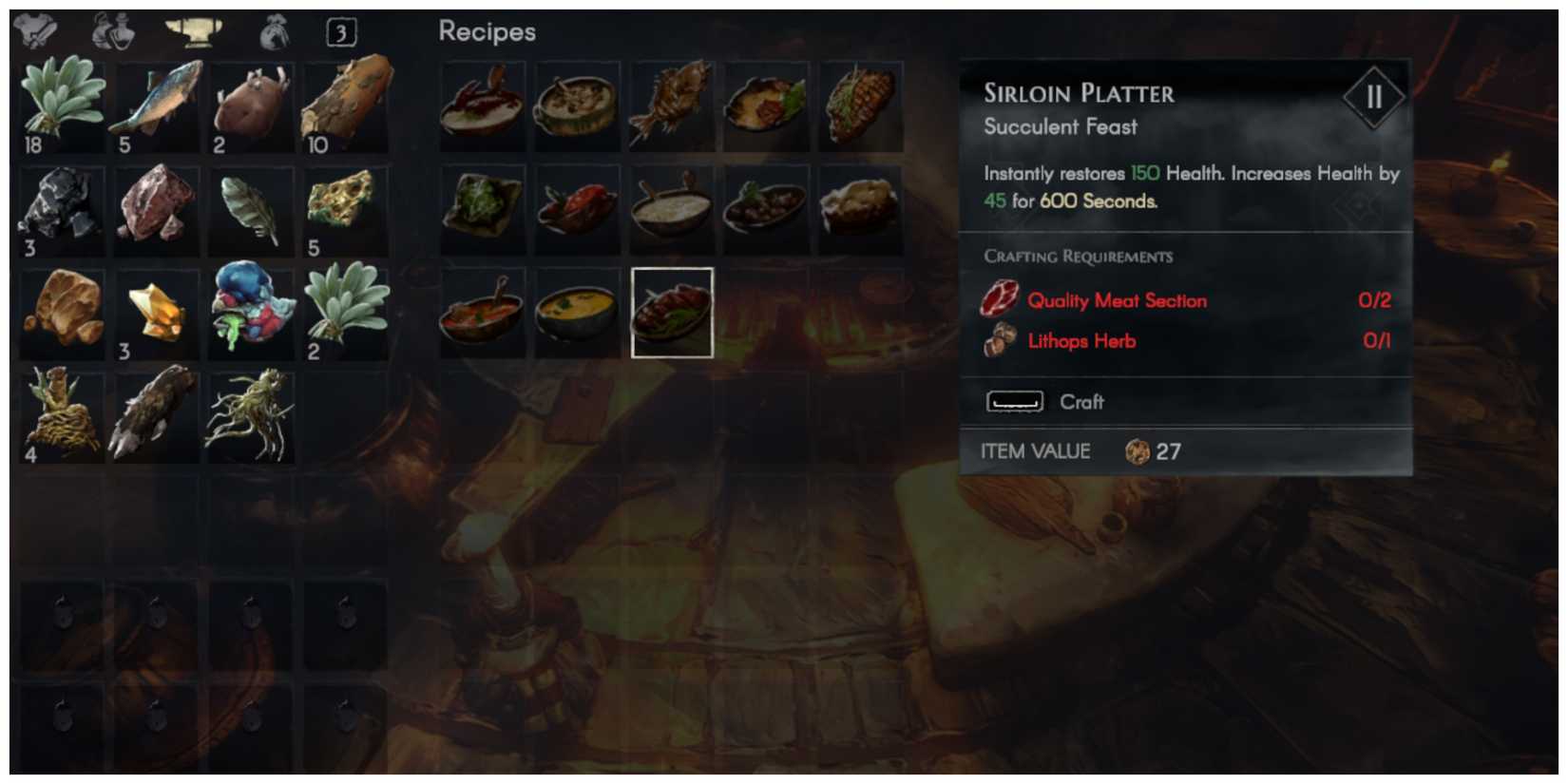Select the stack of 18 green herbs in inventory

62,105
